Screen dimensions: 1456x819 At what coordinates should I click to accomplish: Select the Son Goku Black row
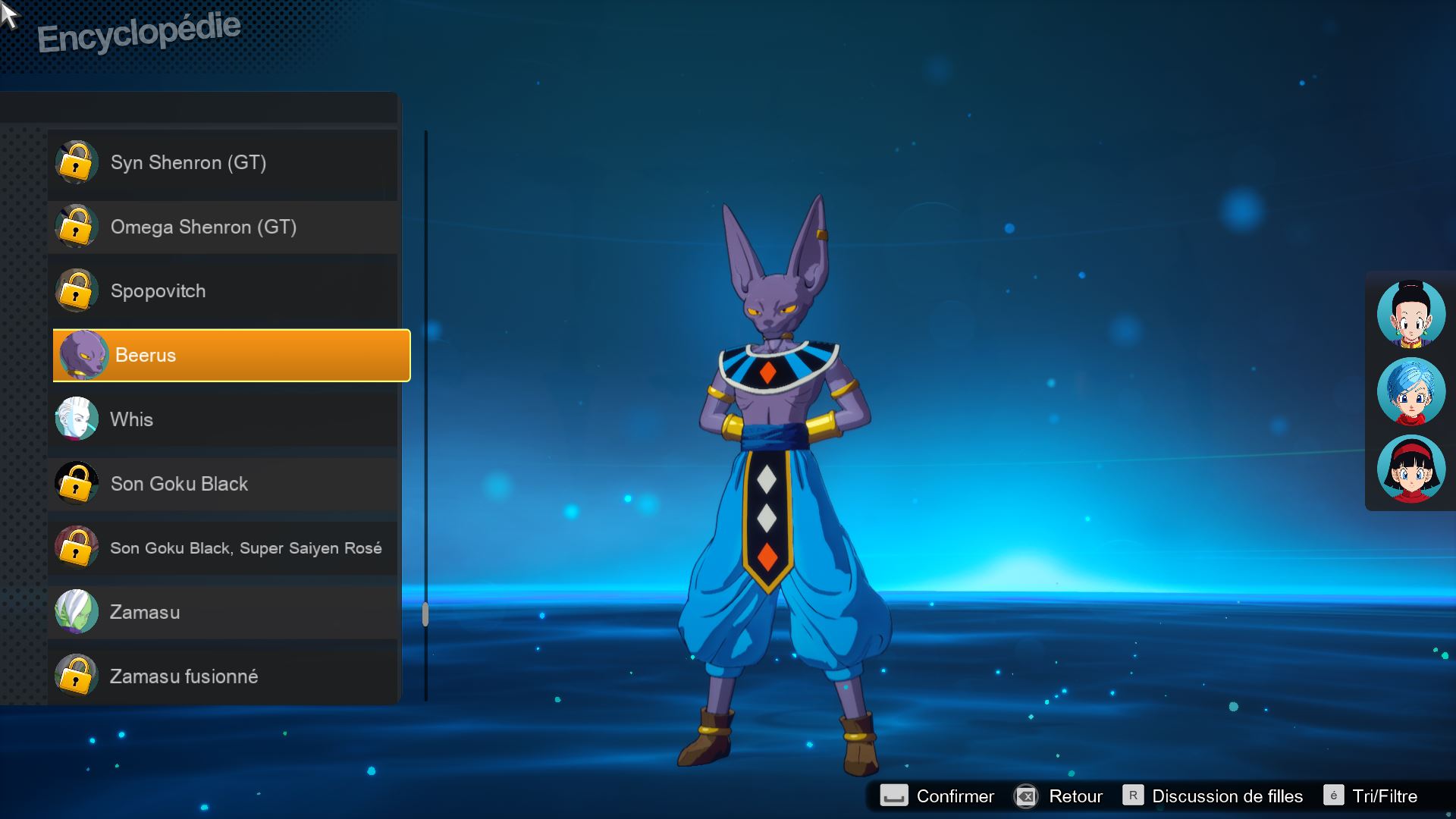[224, 484]
